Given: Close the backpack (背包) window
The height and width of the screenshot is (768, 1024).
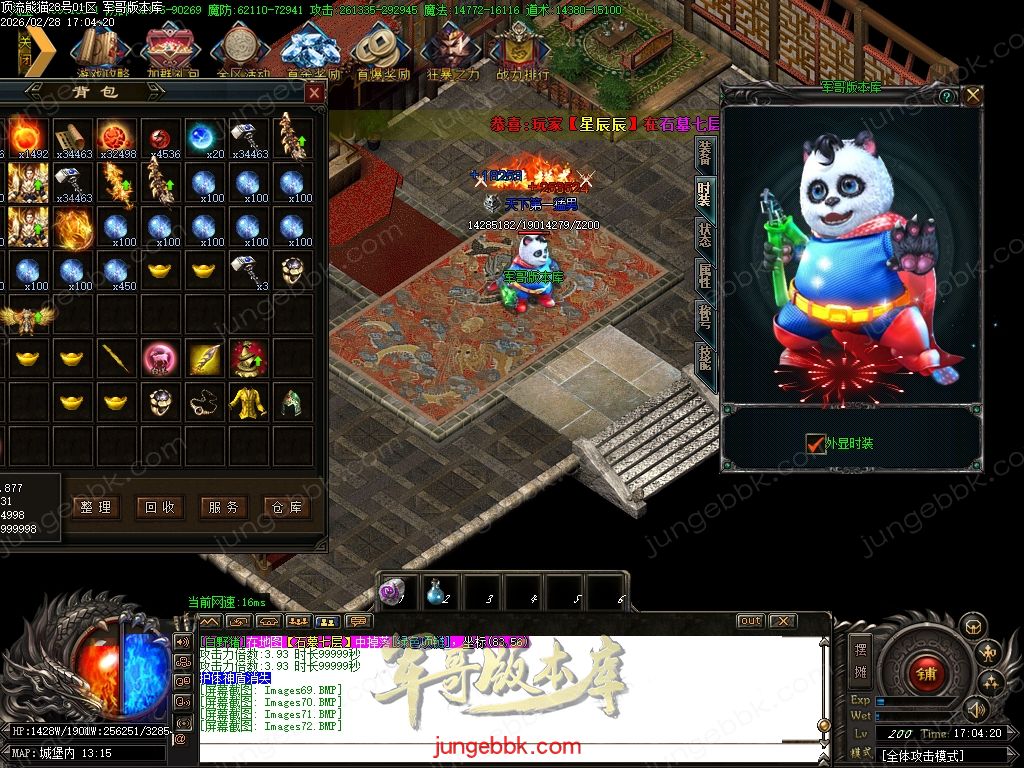Looking at the screenshot, I should [314, 93].
